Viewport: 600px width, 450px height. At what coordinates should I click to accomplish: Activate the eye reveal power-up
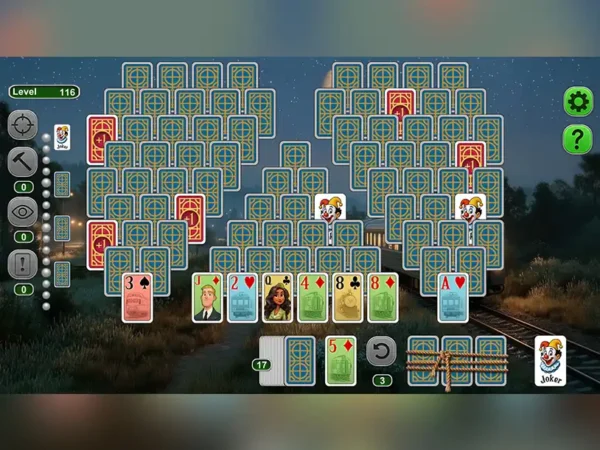[x=23, y=212]
